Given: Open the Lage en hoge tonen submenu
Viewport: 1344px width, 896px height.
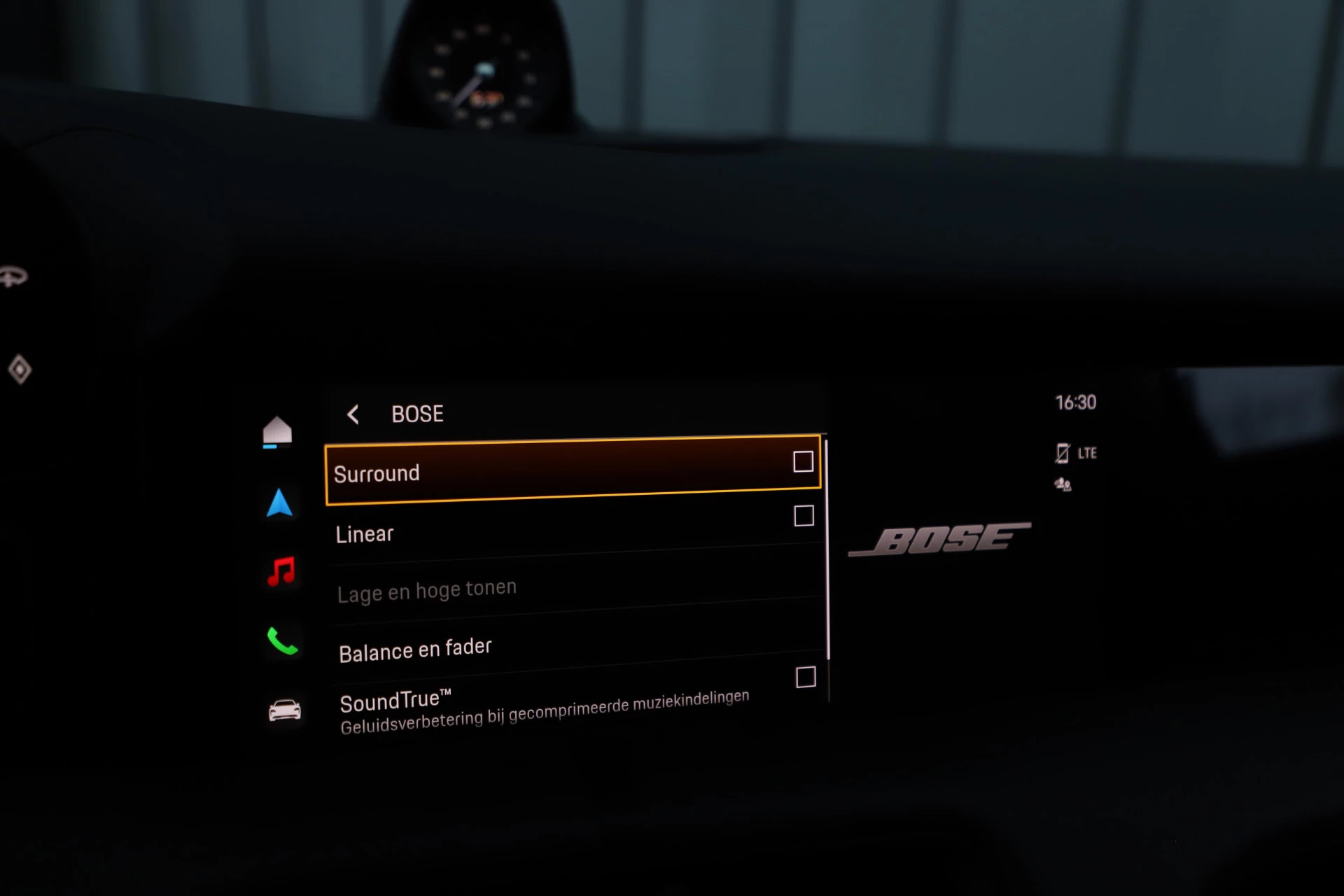Looking at the screenshot, I should point(428,588).
